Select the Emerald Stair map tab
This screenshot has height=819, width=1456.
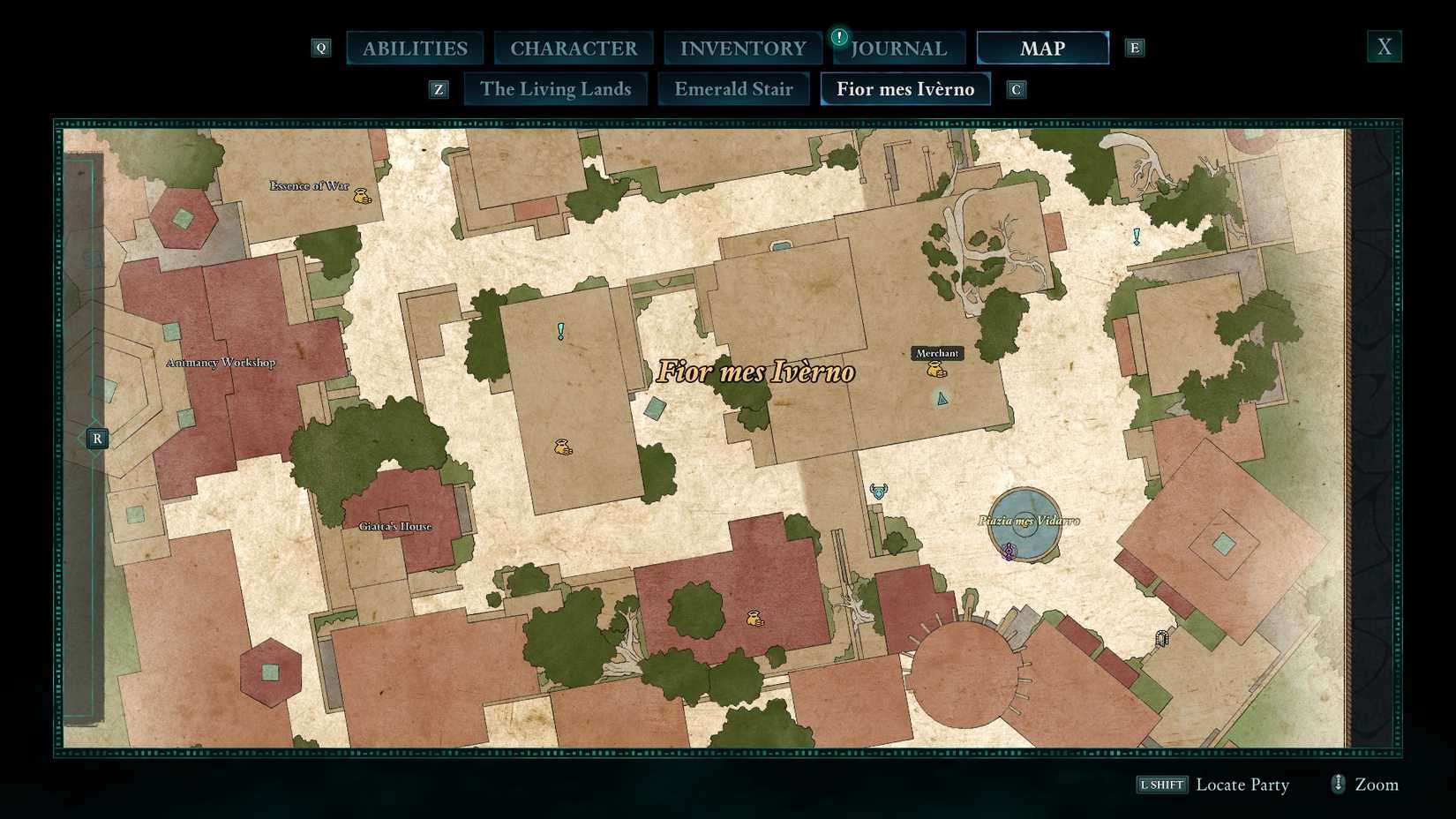coord(733,88)
